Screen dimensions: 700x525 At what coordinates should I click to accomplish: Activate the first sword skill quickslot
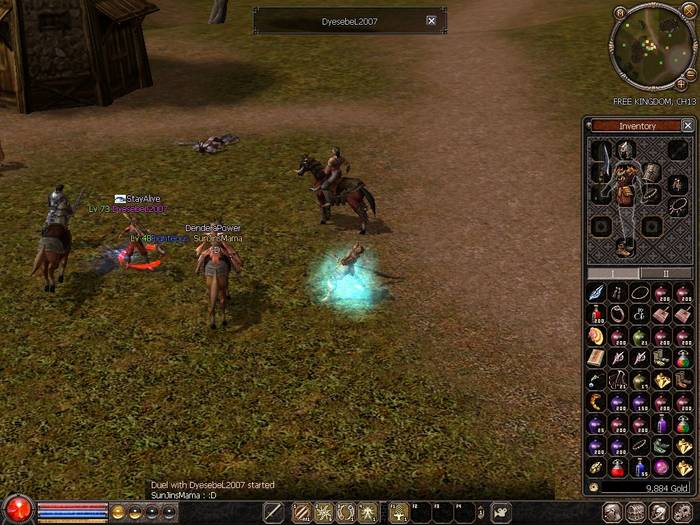pyautogui.click(x=274, y=512)
